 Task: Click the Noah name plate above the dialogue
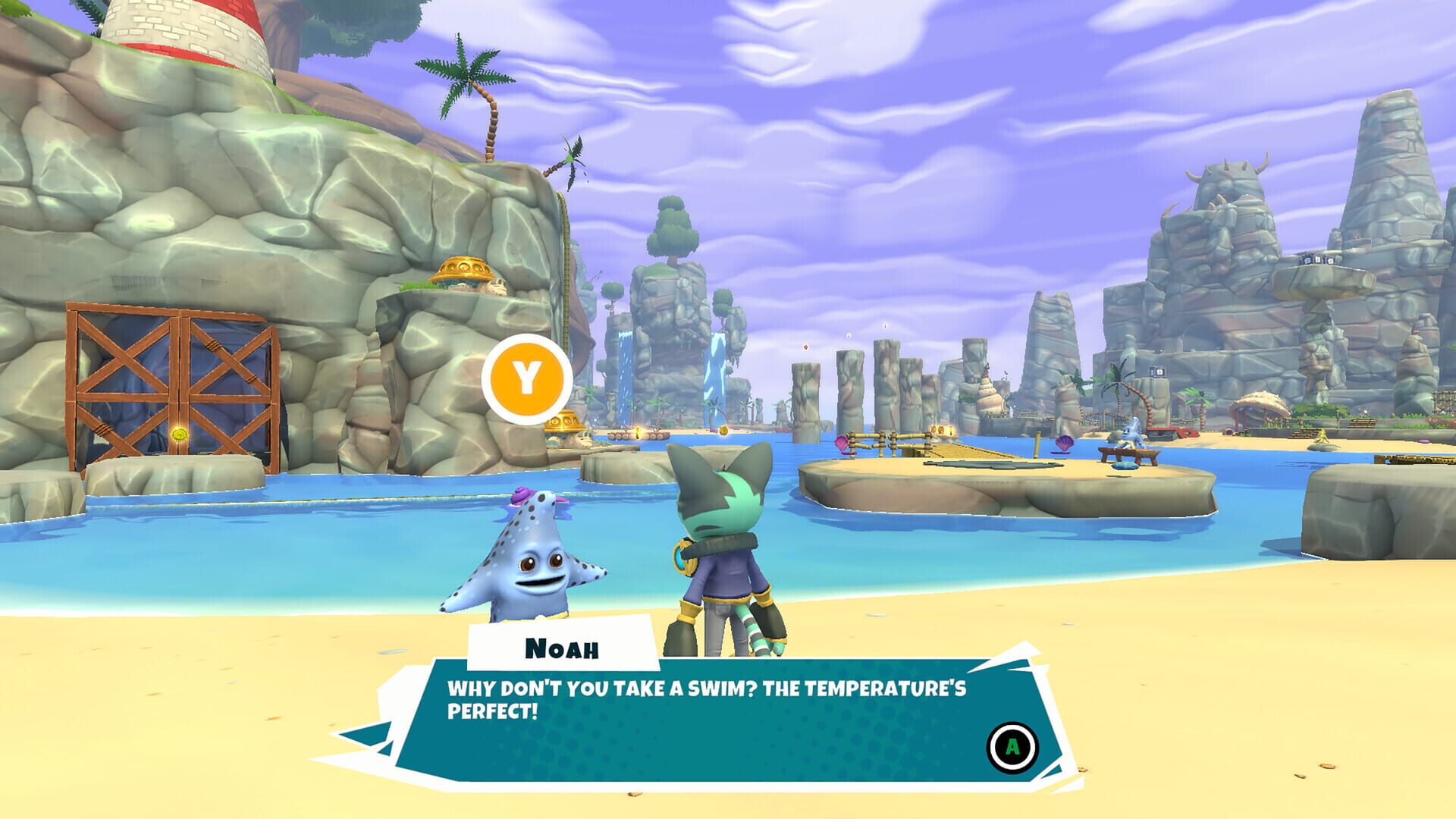click(x=563, y=647)
